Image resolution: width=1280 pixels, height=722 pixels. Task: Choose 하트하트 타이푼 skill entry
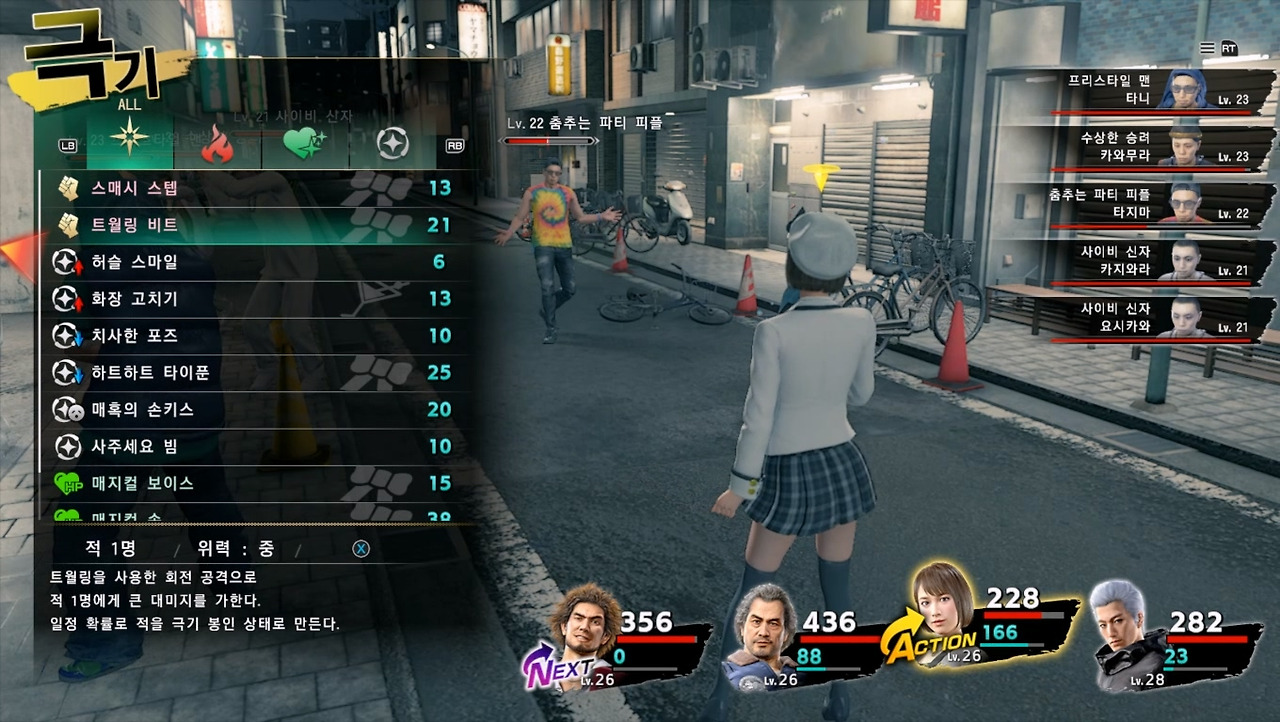(x=250, y=372)
